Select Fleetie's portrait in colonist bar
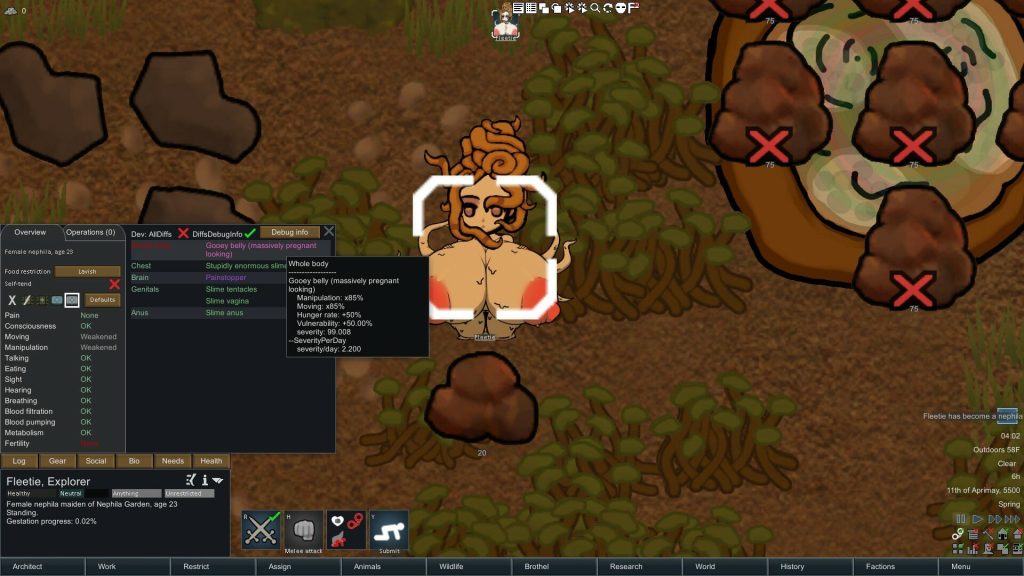Screen dimensions: 1024x576 pos(506,22)
